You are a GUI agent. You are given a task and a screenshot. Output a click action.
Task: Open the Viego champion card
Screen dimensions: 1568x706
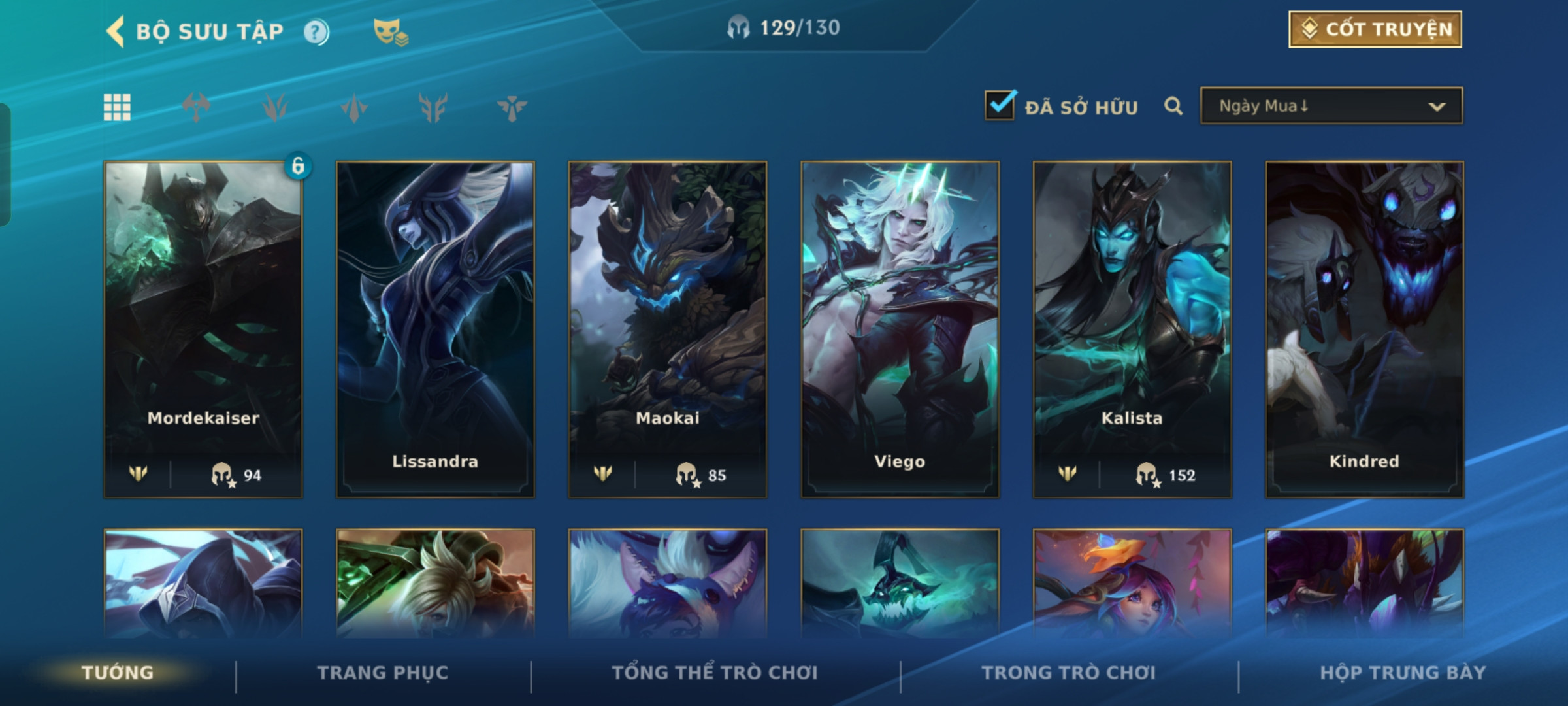900,329
